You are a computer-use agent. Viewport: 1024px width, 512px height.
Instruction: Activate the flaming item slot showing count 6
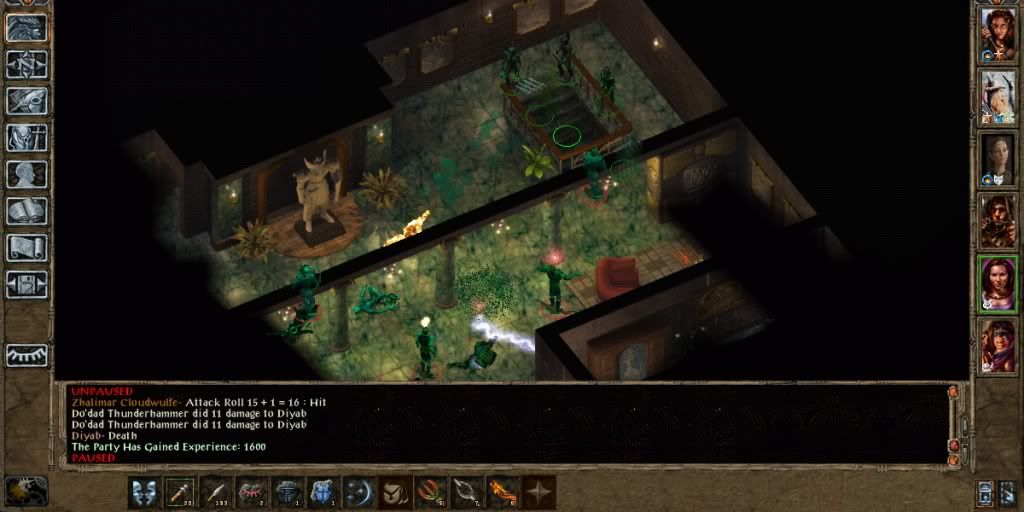503,491
